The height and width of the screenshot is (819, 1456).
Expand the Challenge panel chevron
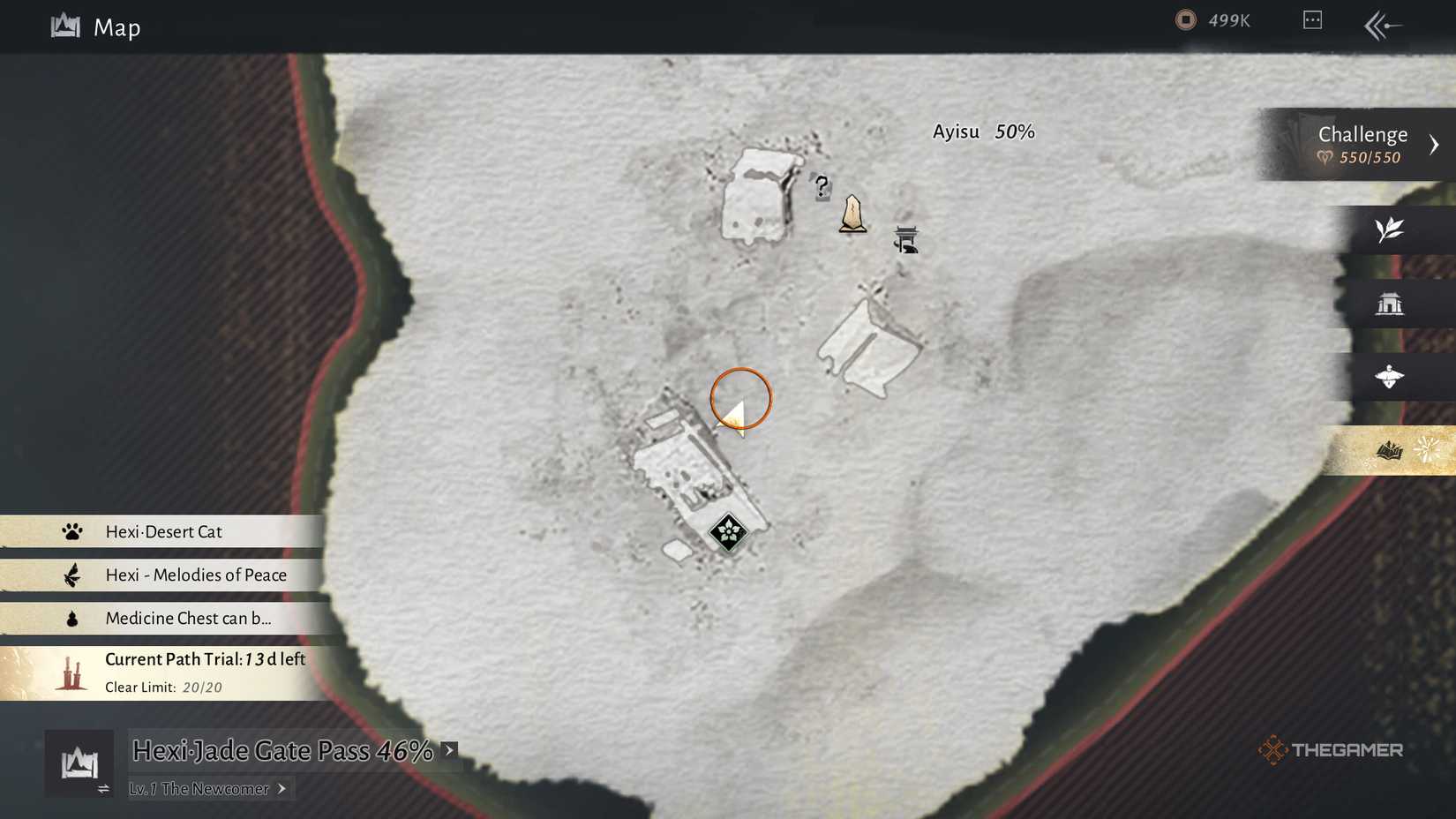tap(1434, 143)
